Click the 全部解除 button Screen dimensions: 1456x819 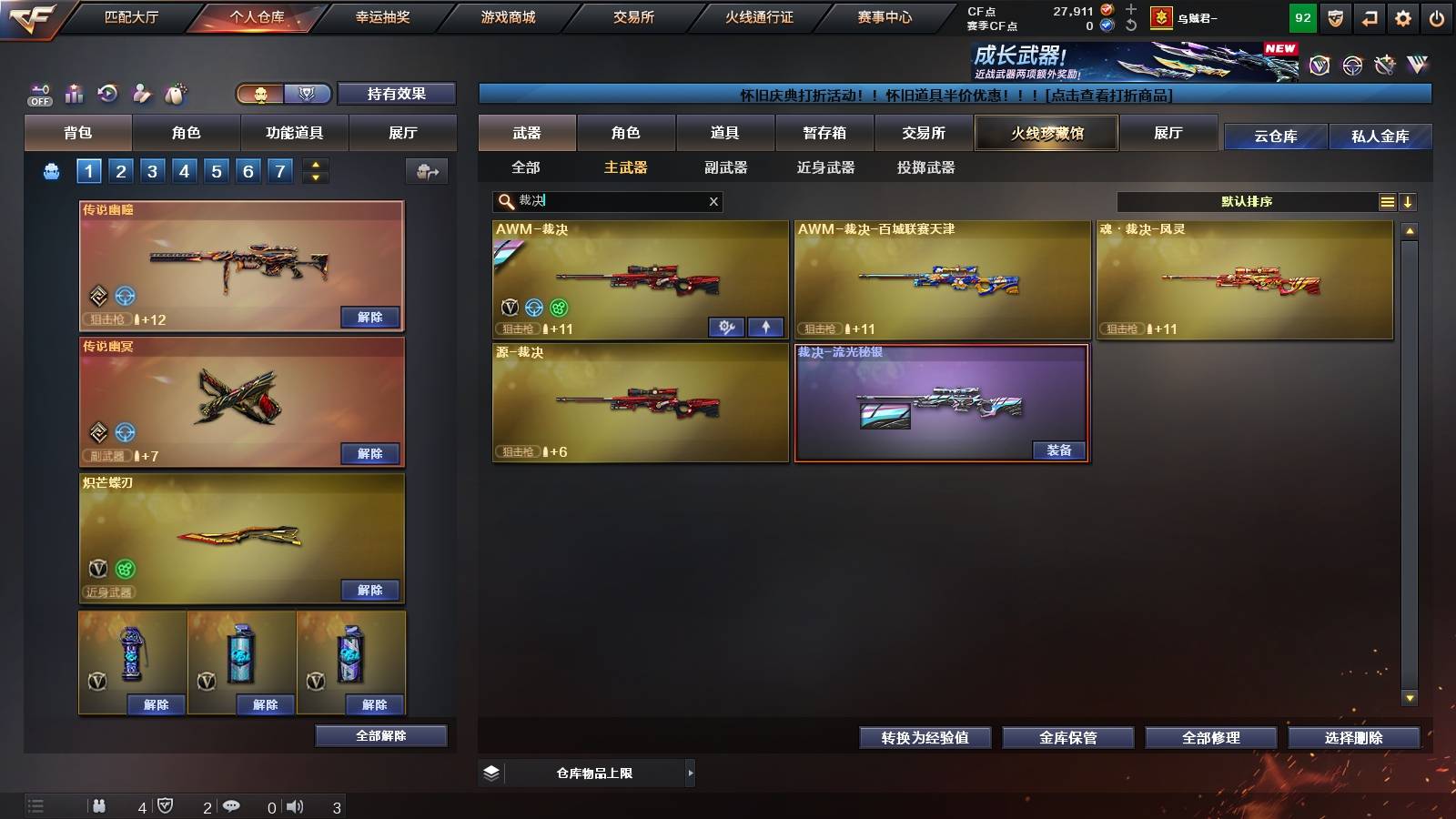(380, 735)
